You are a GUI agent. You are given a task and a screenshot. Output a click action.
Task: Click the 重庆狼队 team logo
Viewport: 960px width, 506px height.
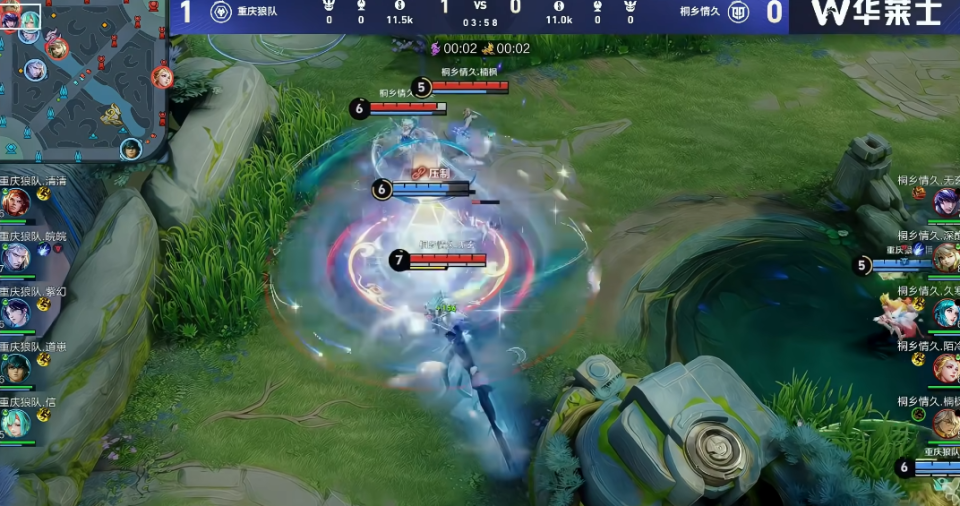coord(222,12)
